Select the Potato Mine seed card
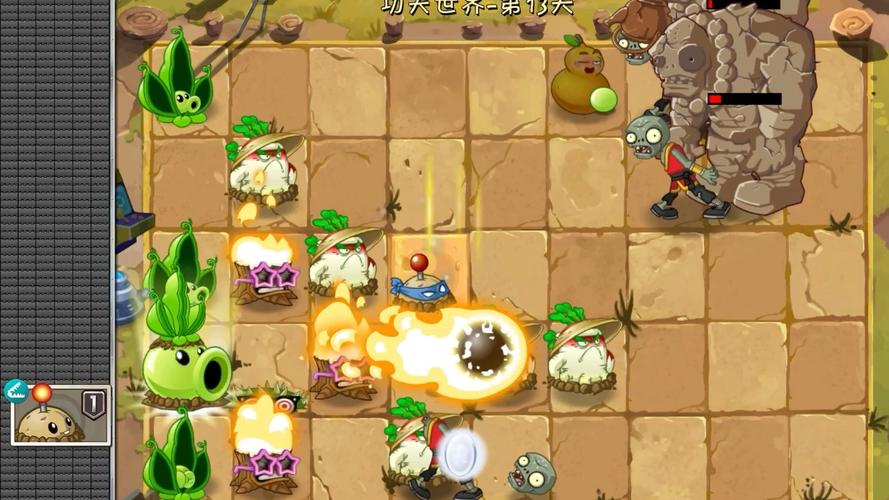 pos(59,415)
